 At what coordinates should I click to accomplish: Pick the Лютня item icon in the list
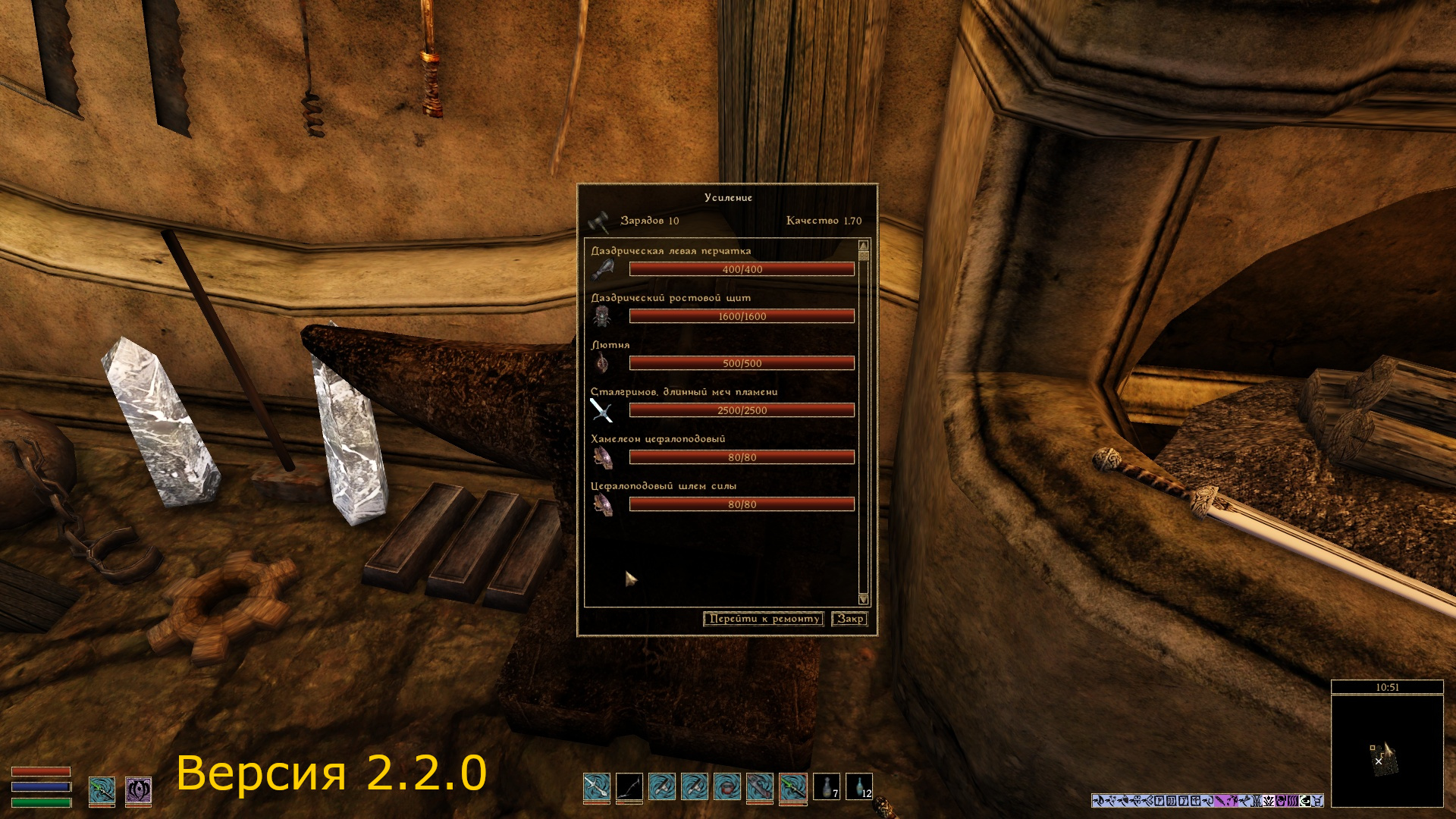pos(603,363)
